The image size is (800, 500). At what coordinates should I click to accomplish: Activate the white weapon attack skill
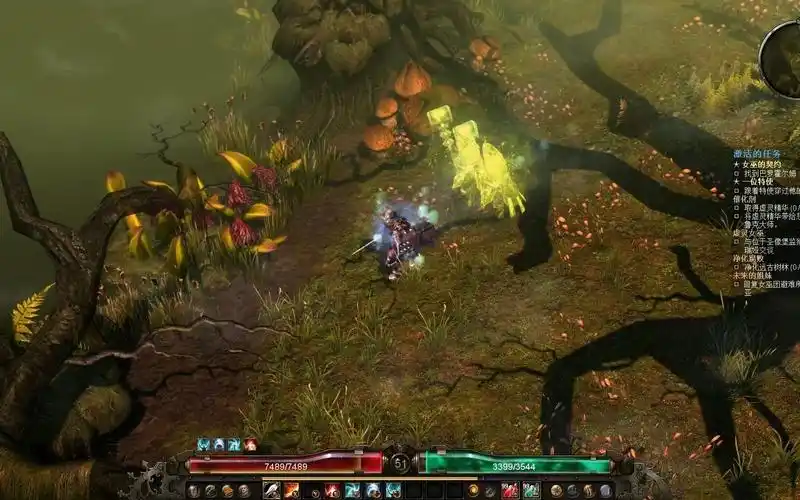(271, 490)
